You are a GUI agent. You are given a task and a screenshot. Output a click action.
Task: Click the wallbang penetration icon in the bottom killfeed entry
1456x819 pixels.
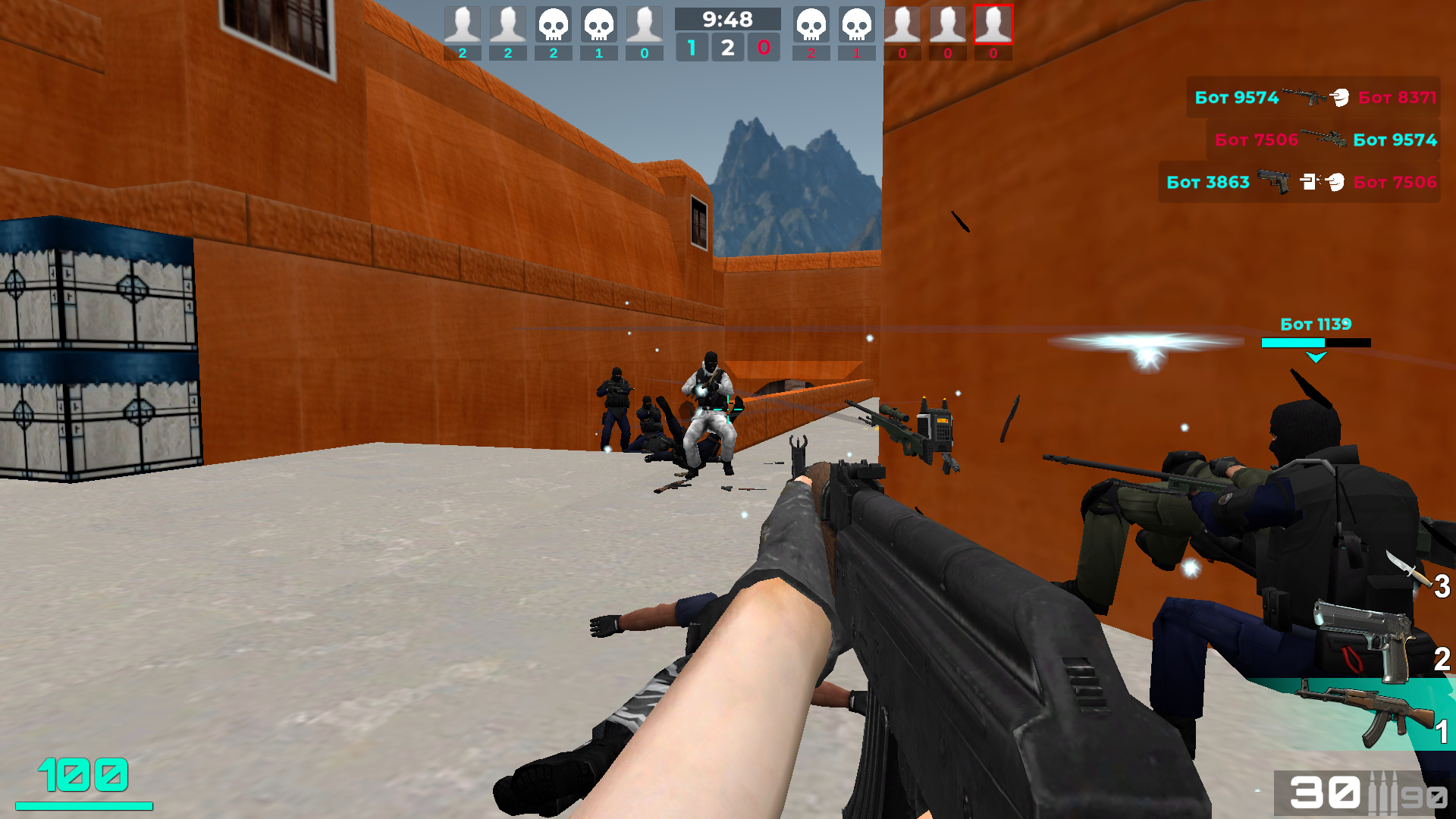[1309, 183]
